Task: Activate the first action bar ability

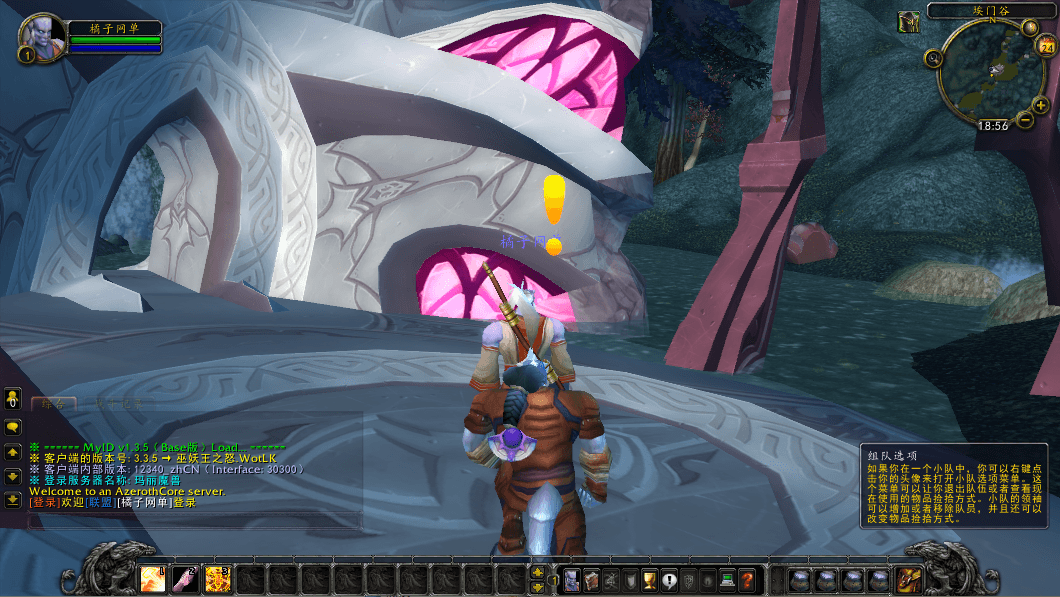Action: (153, 579)
